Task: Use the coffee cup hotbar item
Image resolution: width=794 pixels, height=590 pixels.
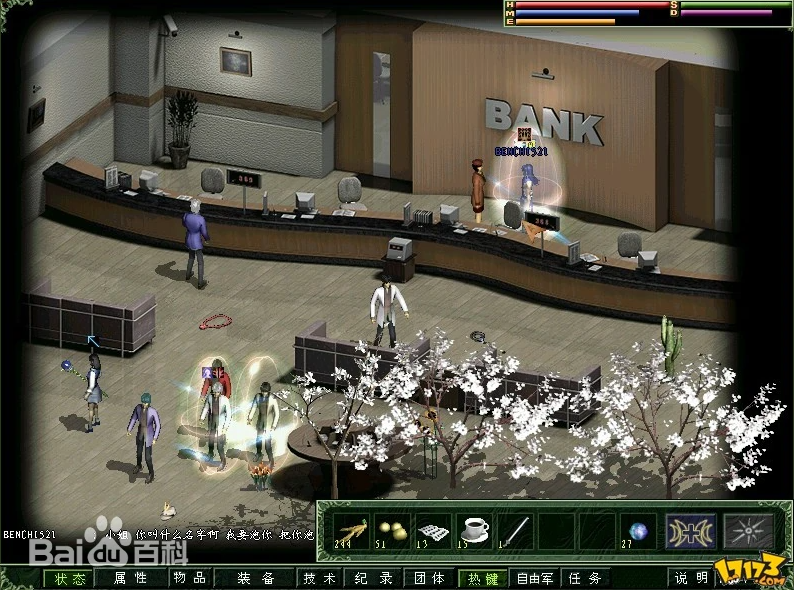Action: tap(472, 530)
